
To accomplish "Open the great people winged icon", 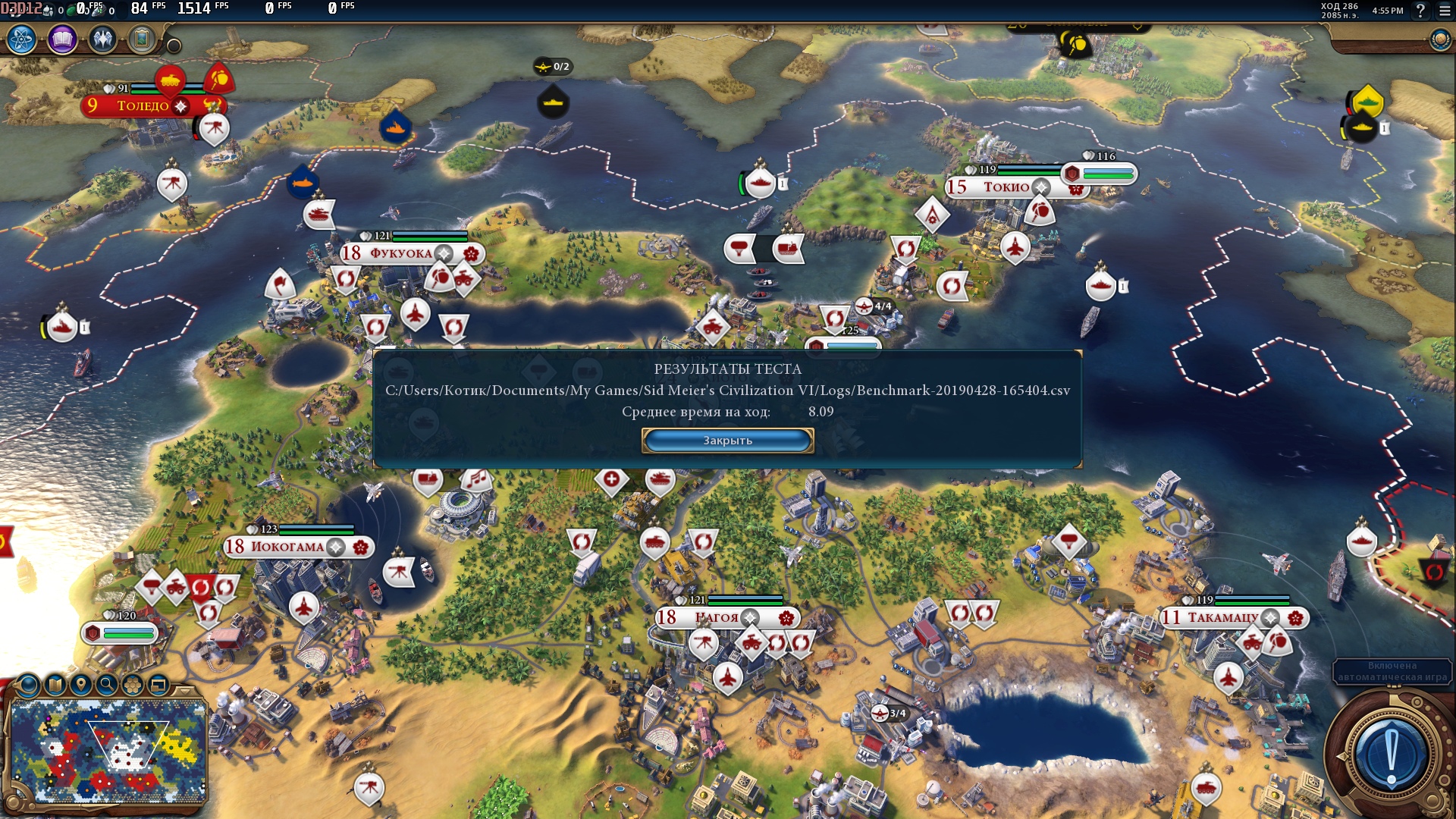I will (102, 39).
